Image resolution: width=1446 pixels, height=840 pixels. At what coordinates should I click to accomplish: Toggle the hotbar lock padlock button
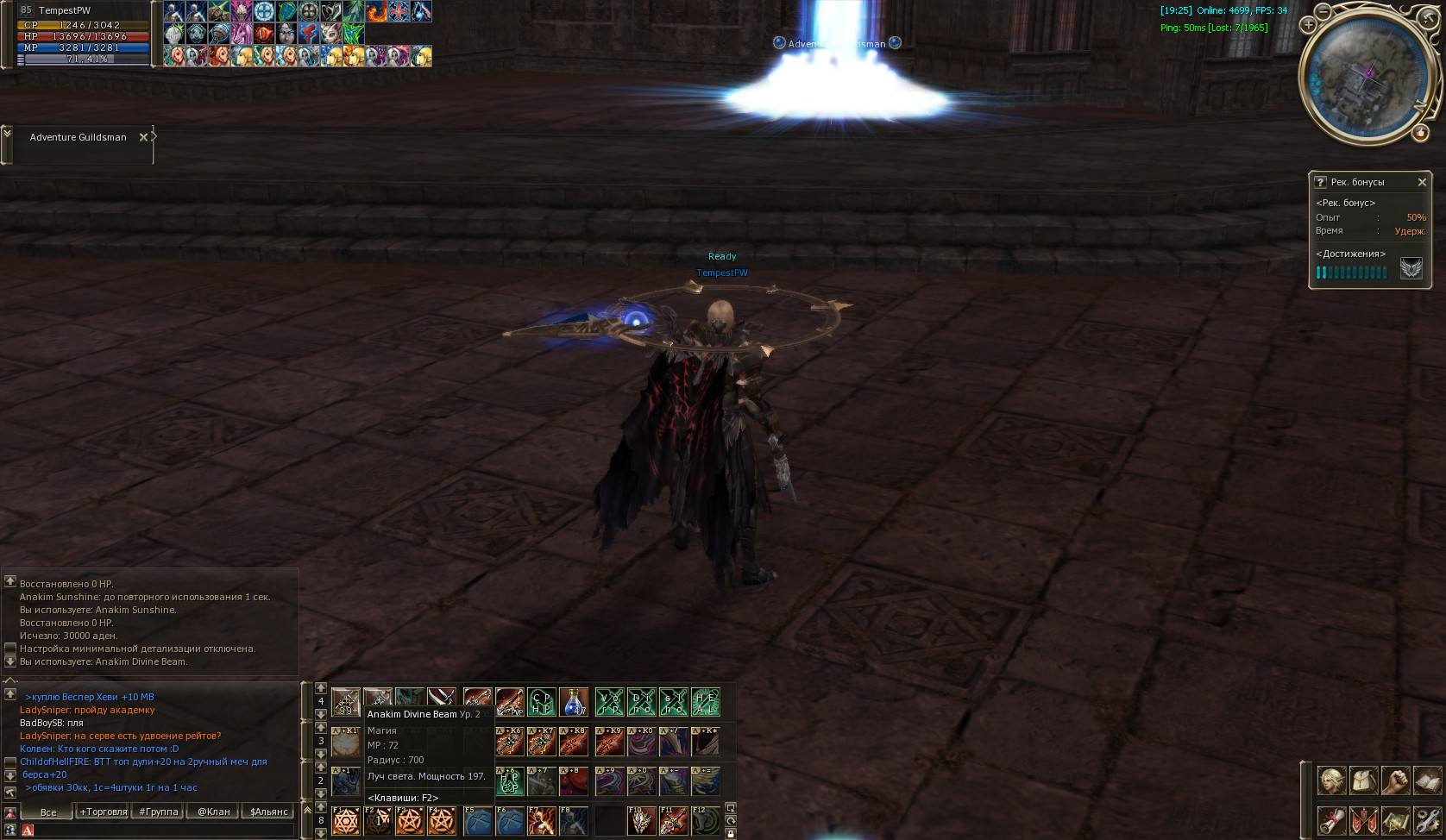731,833
